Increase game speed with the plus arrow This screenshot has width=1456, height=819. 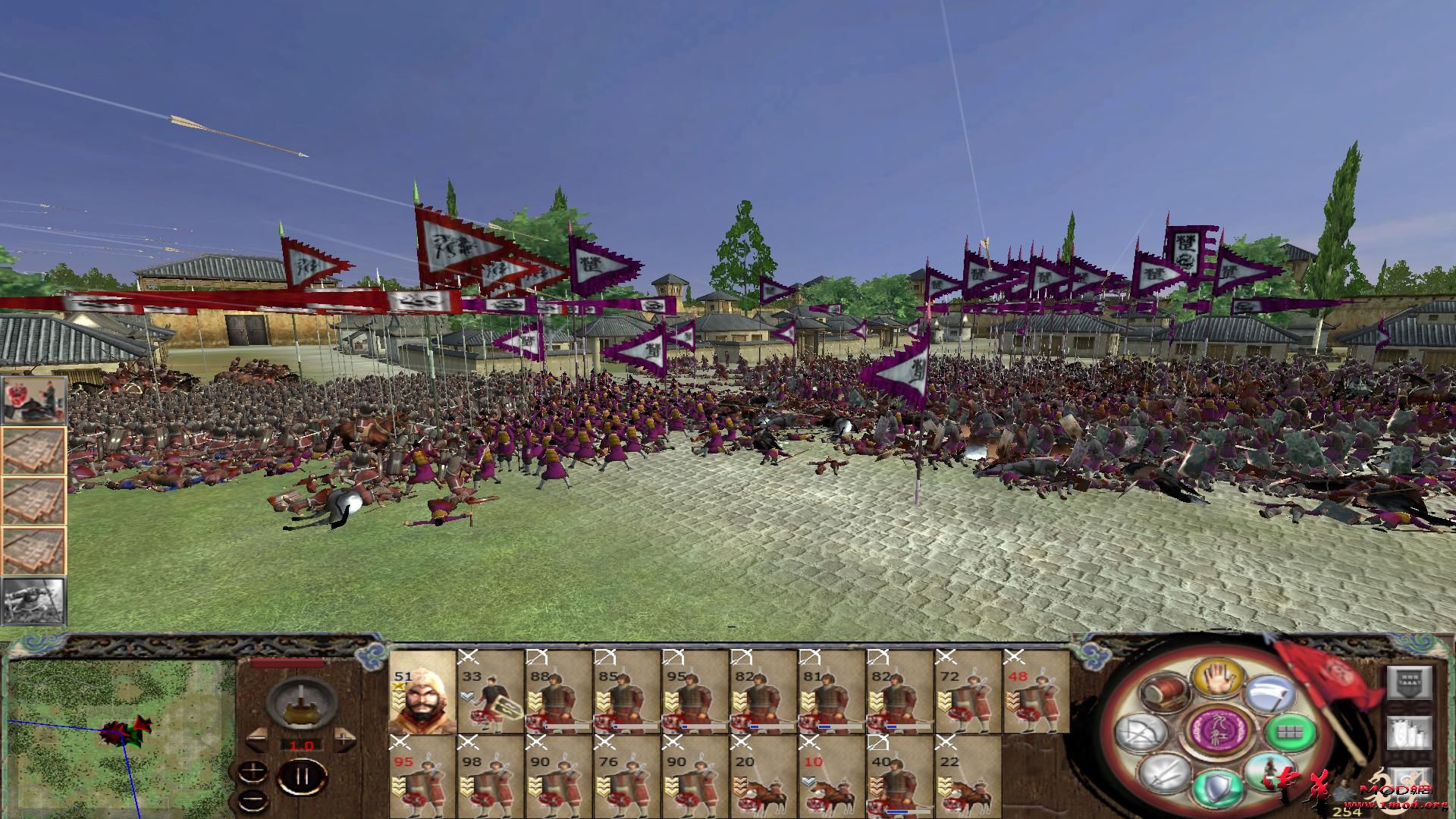[x=345, y=739]
